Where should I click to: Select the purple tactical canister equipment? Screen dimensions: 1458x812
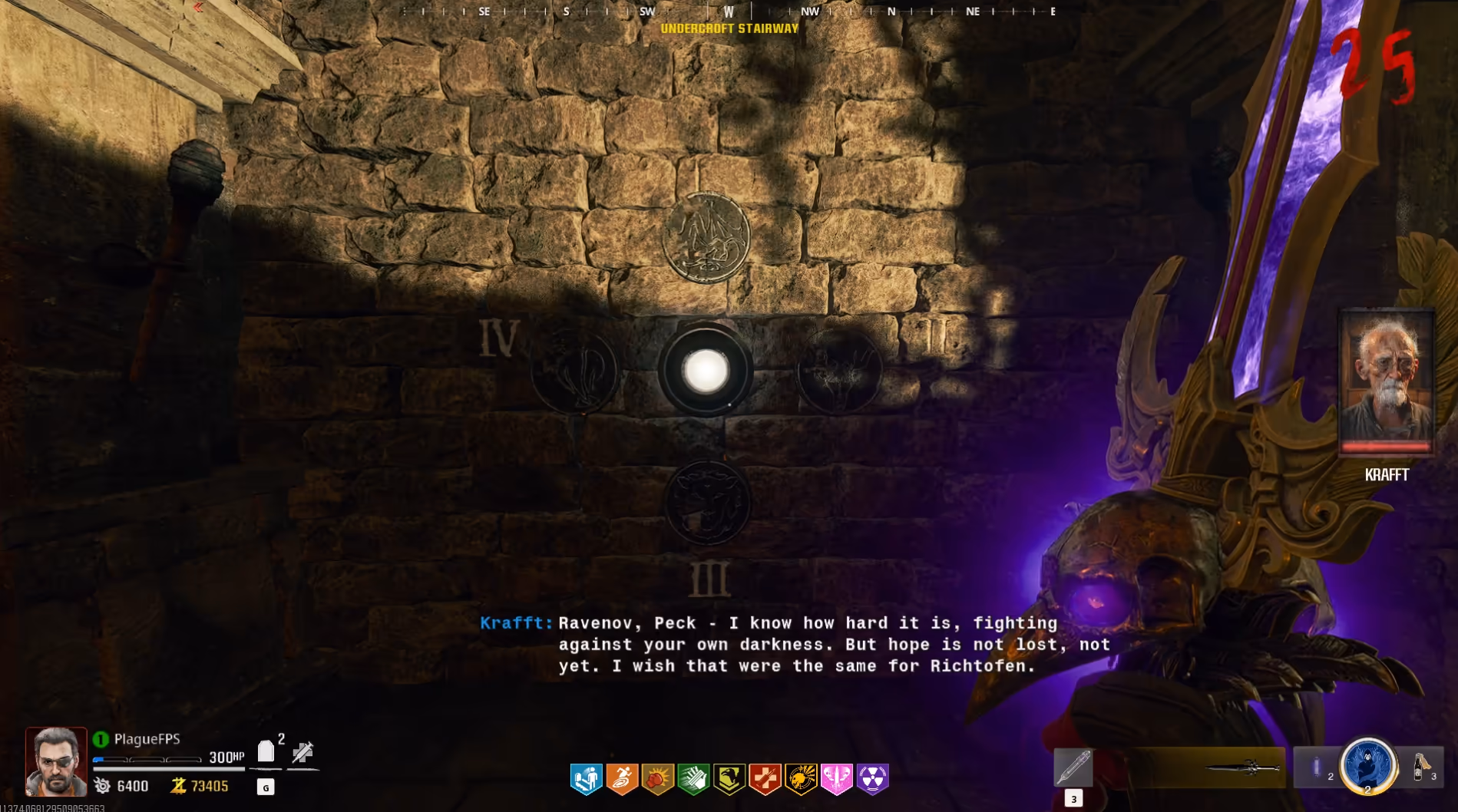tap(1317, 767)
